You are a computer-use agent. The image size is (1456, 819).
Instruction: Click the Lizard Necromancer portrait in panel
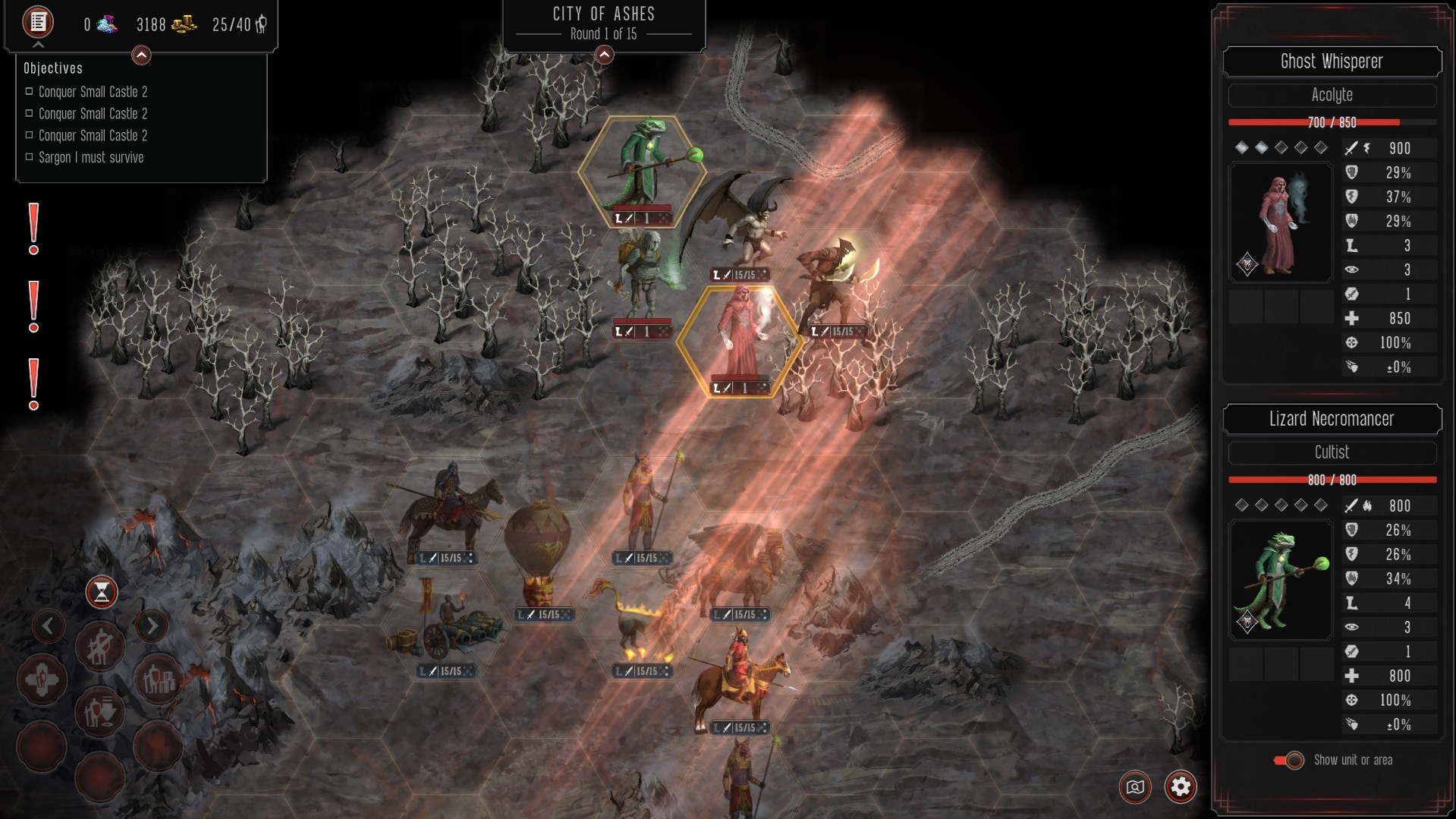tap(1280, 581)
